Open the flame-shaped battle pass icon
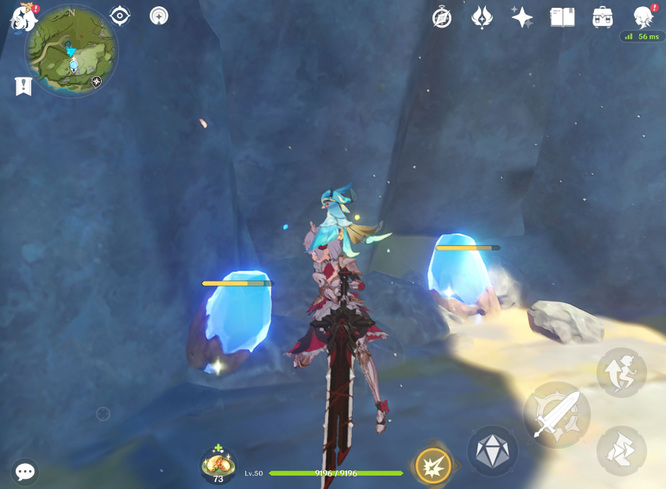 [x=482, y=17]
